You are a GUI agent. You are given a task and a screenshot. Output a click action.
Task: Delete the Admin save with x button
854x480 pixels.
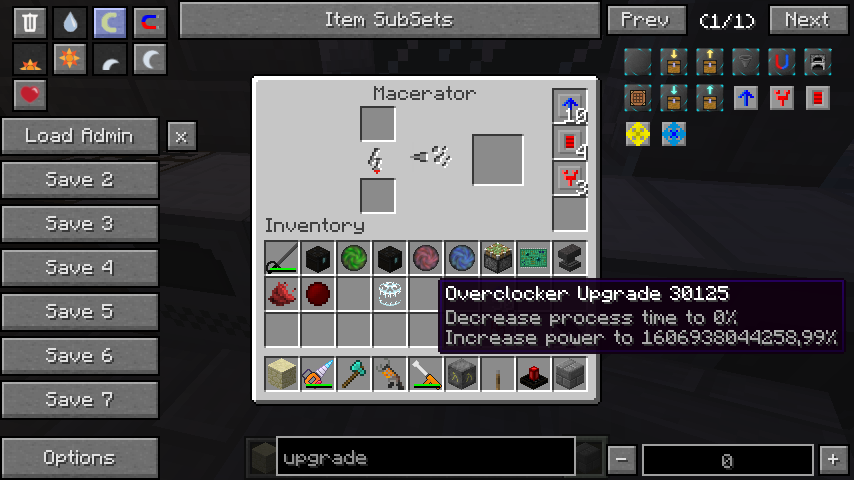(181, 136)
